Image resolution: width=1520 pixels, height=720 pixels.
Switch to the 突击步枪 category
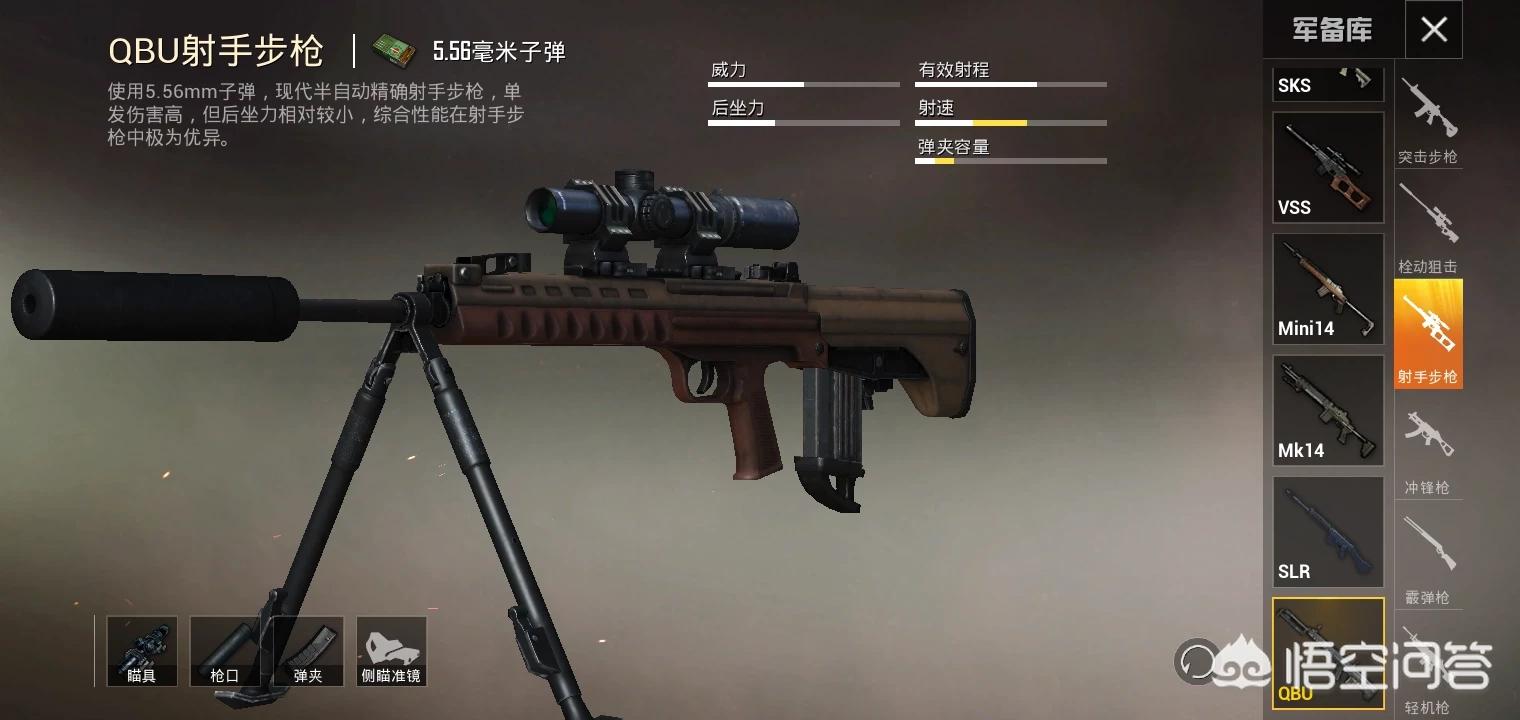pyautogui.click(x=1428, y=120)
